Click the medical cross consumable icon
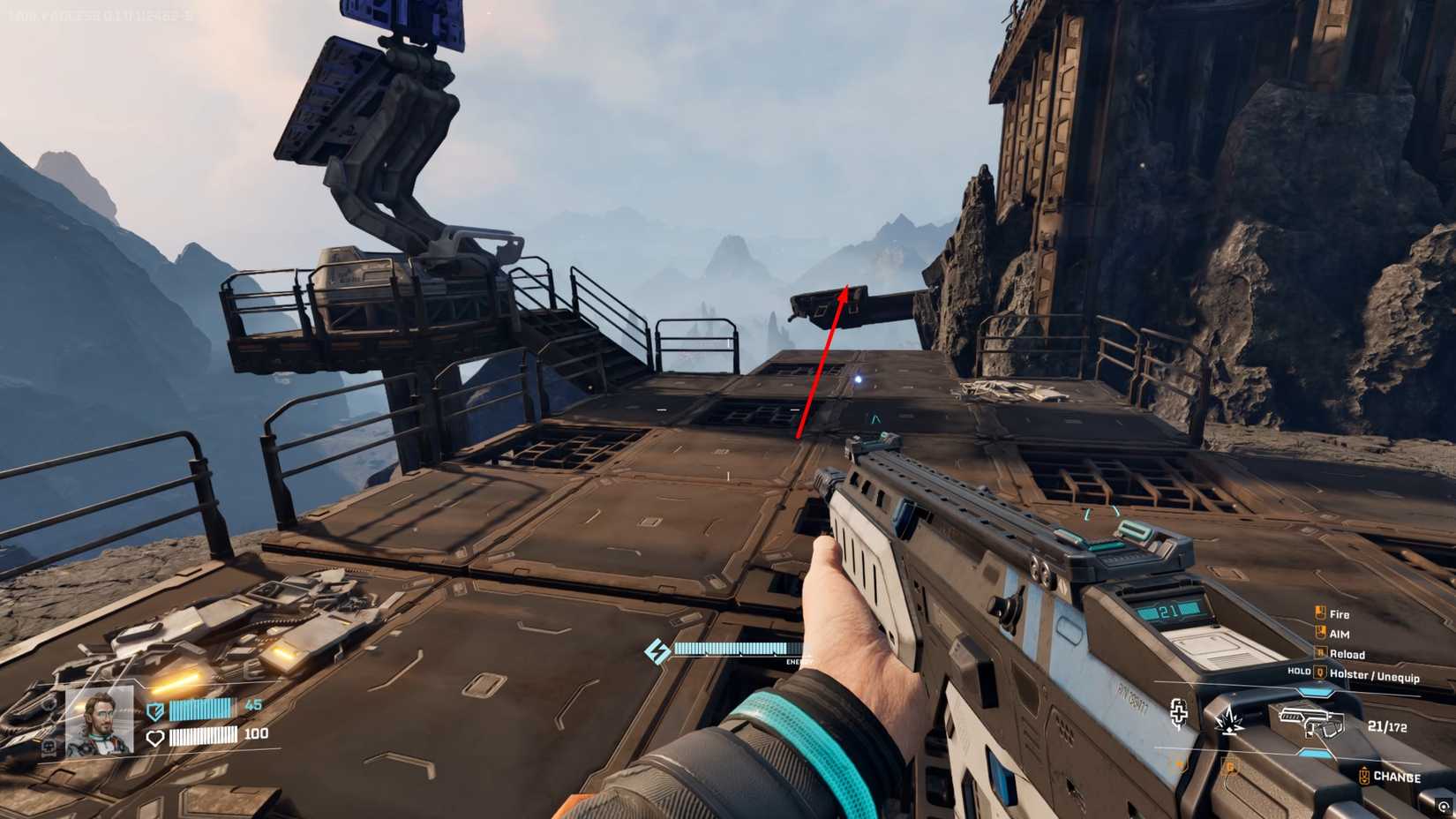1456x819 pixels. point(1178,717)
